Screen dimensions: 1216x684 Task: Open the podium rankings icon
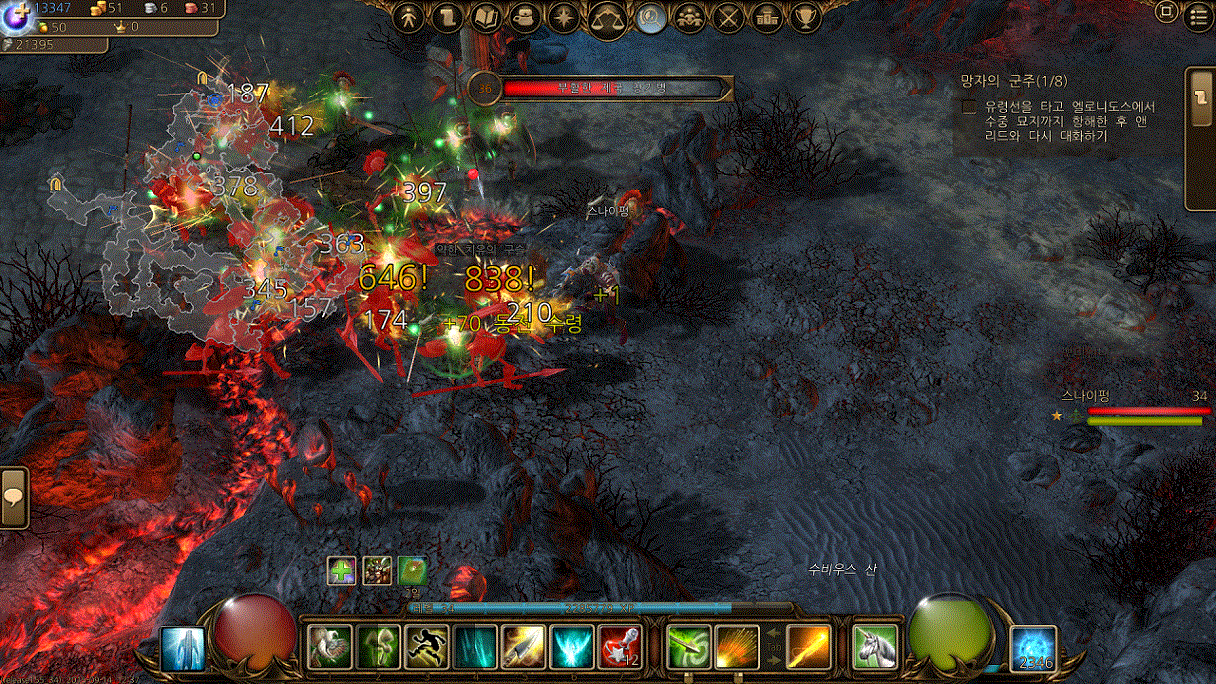(x=767, y=17)
